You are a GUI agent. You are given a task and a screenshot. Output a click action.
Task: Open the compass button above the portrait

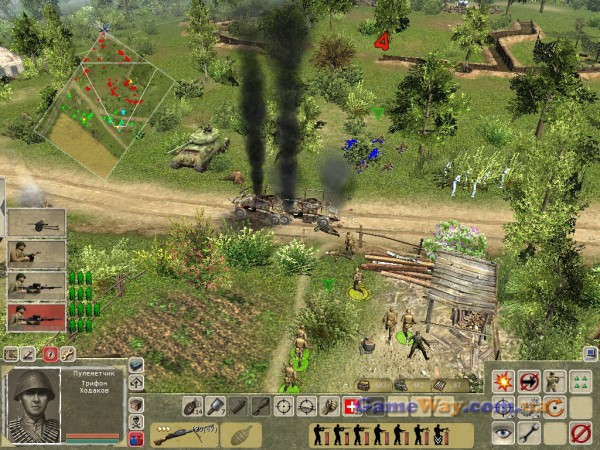point(50,354)
